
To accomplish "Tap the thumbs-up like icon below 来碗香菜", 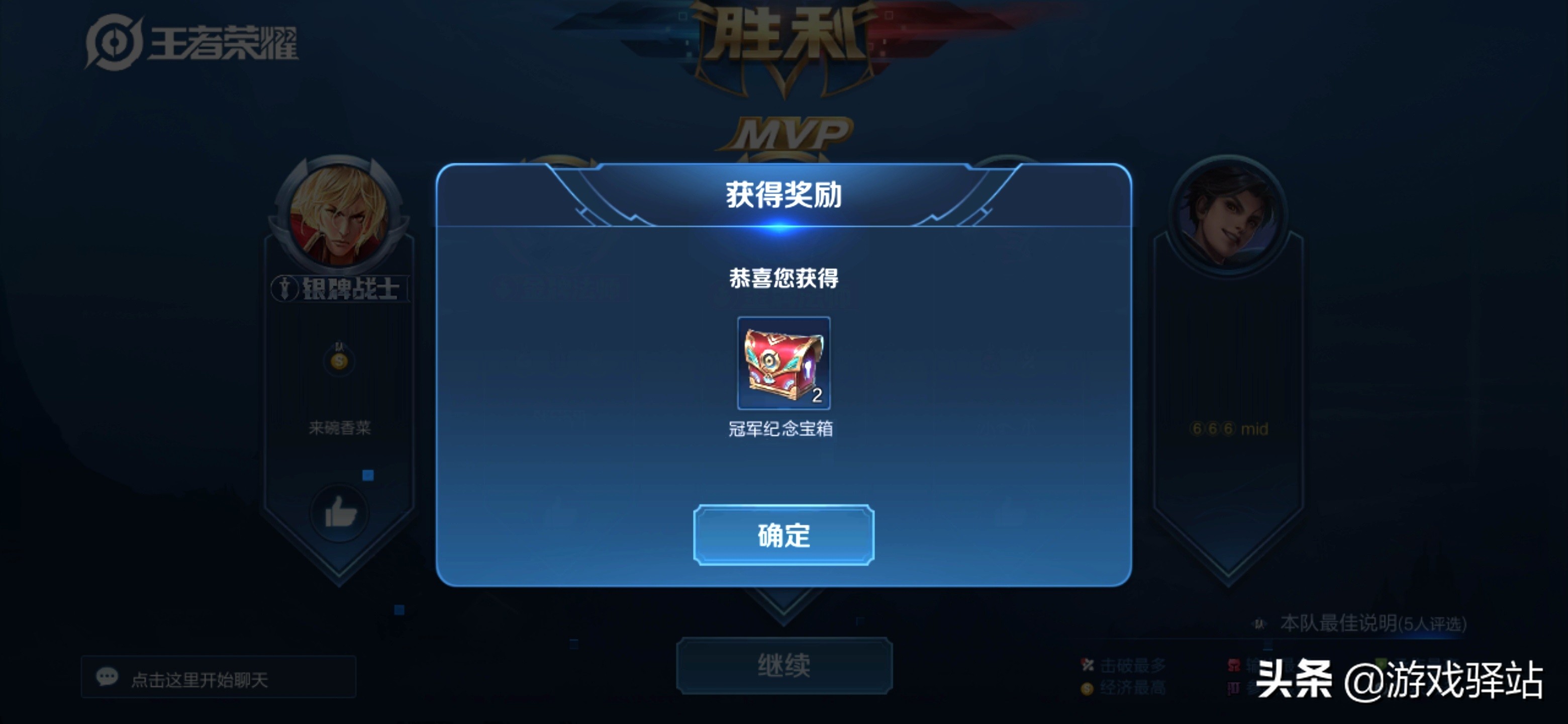I will coord(339,514).
